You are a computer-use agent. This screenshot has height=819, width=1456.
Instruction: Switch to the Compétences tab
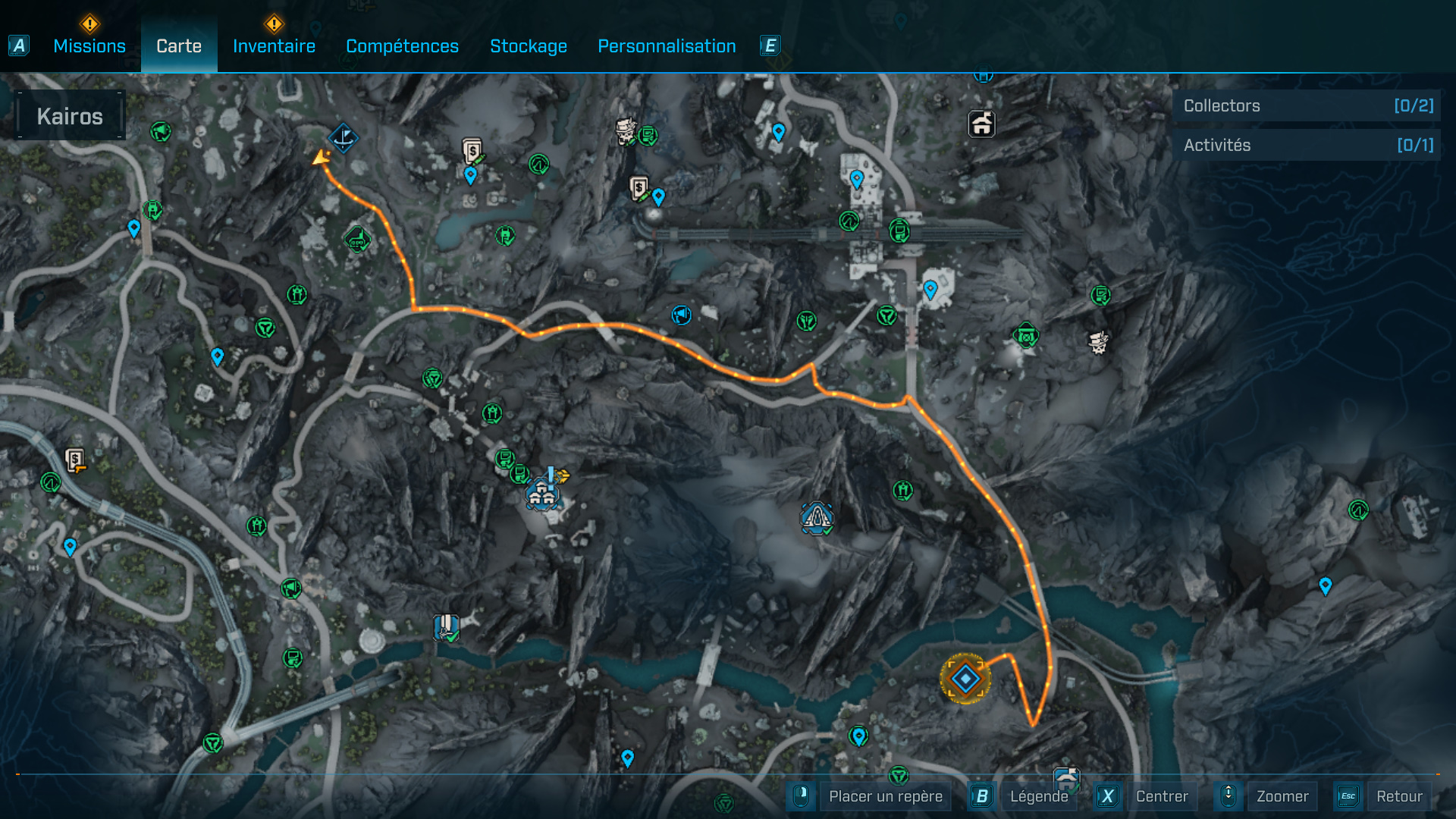pyautogui.click(x=402, y=46)
